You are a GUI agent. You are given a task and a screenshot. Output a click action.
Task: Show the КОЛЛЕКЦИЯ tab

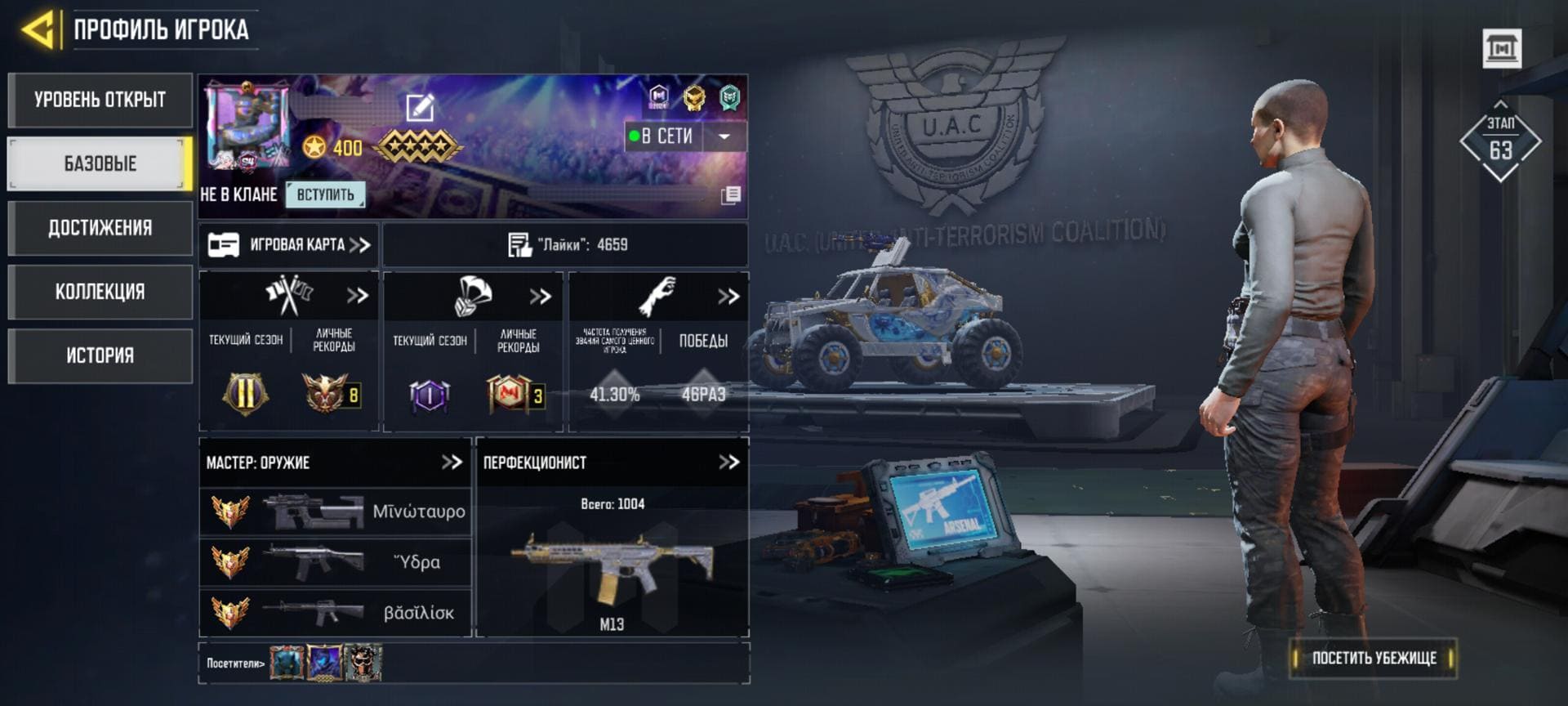click(x=100, y=292)
